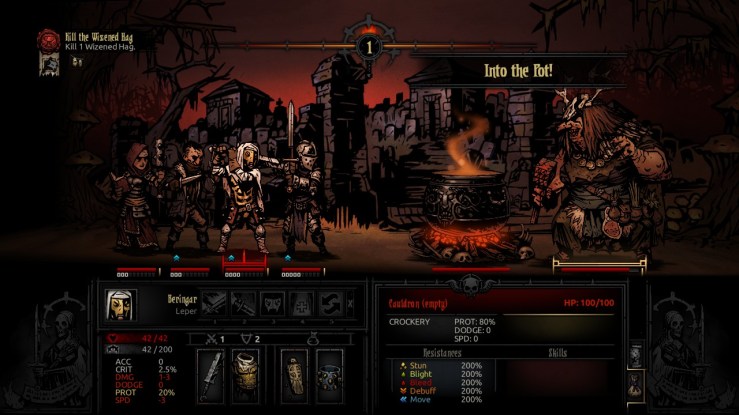Choose the sword skill in slot 2
The image size is (739, 415).
click(243, 303)
